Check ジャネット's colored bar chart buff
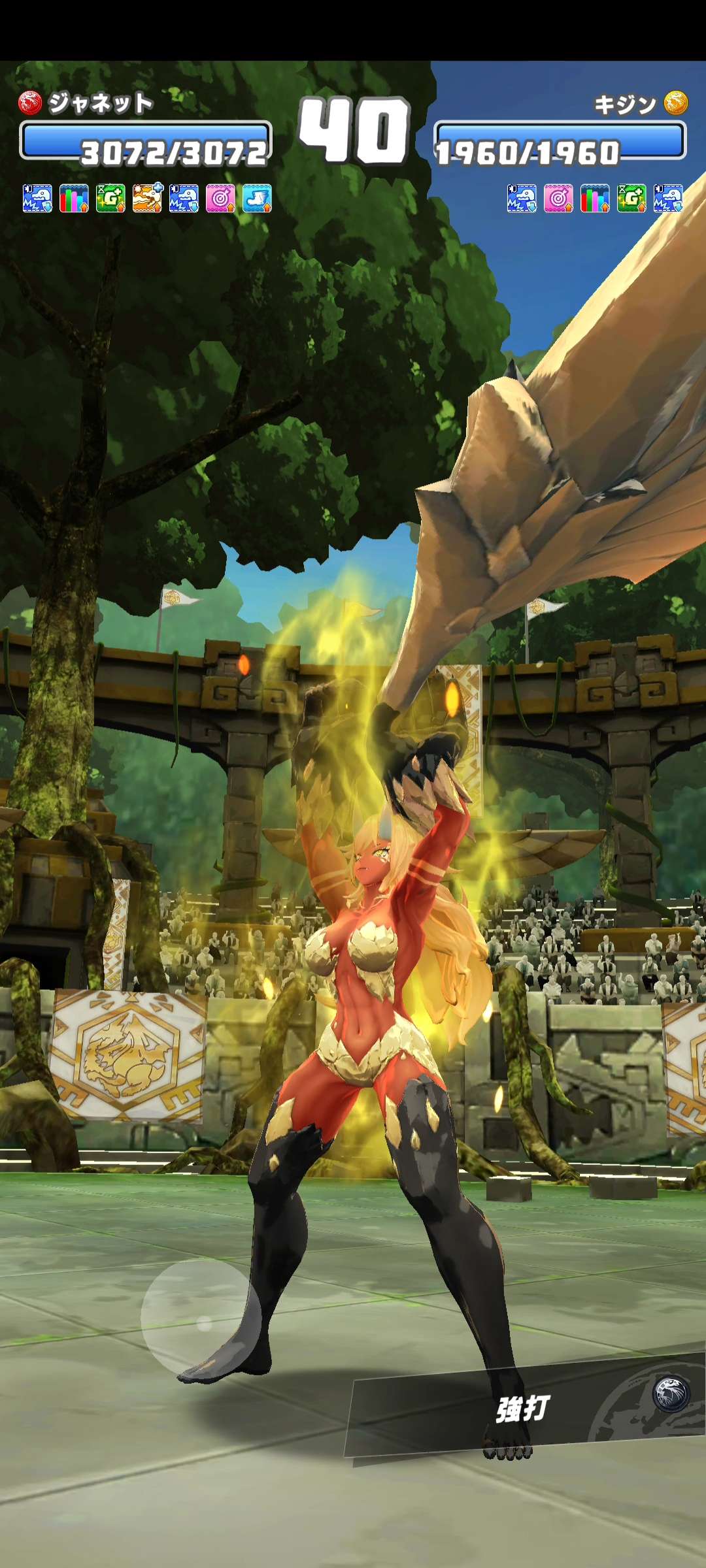Viewport: 706px width, 1568px height. [74, 198]
